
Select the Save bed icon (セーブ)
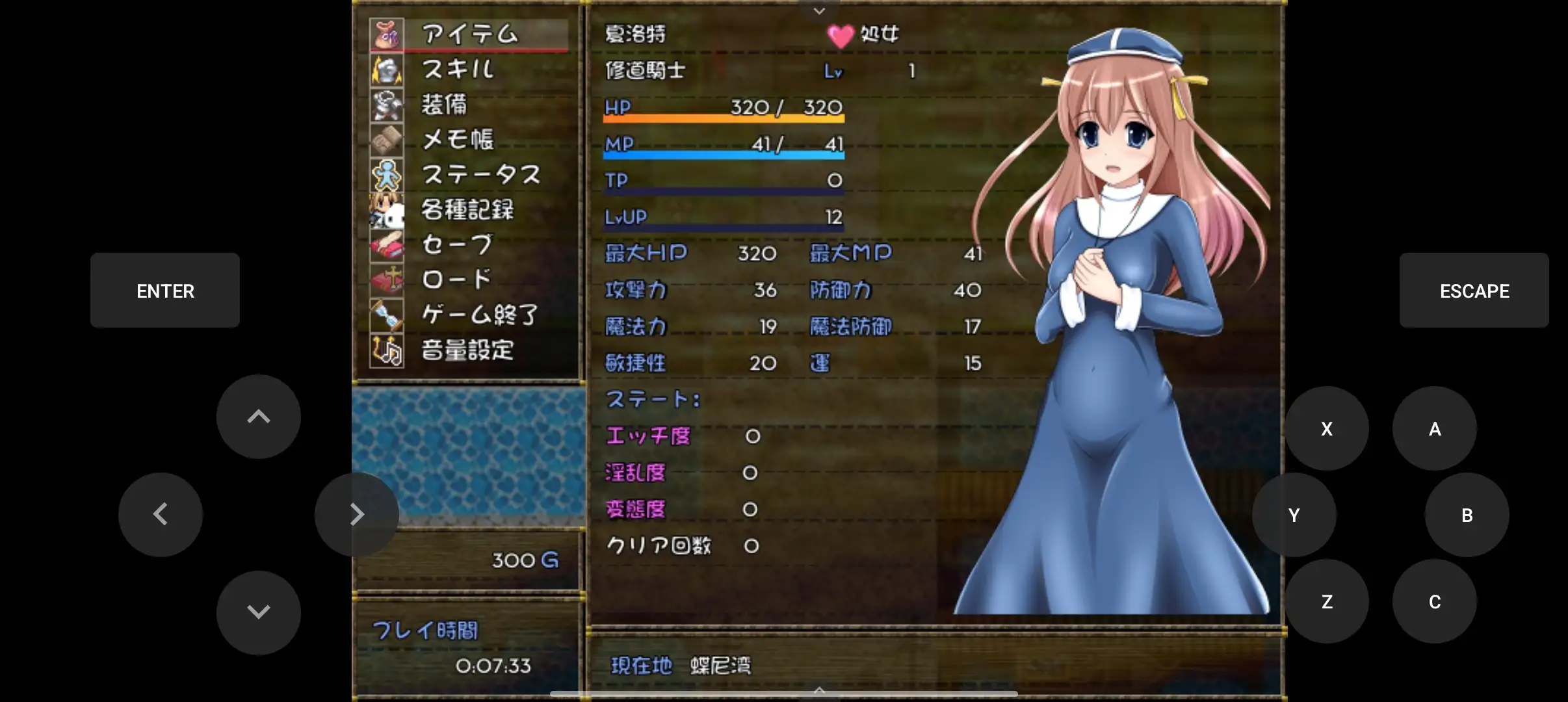tap(387, 245)
